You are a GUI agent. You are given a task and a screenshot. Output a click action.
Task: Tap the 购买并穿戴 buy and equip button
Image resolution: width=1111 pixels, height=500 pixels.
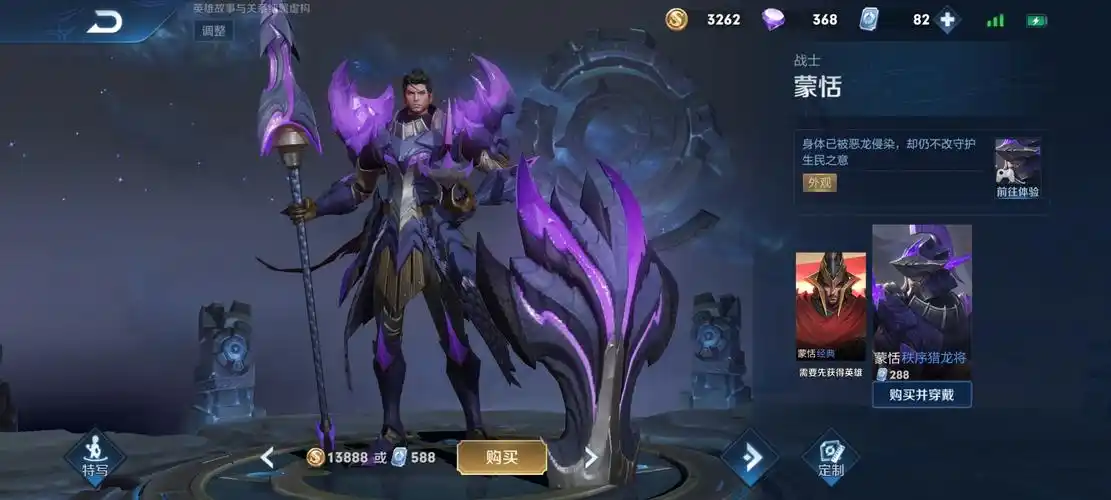(x=921, y=395)
